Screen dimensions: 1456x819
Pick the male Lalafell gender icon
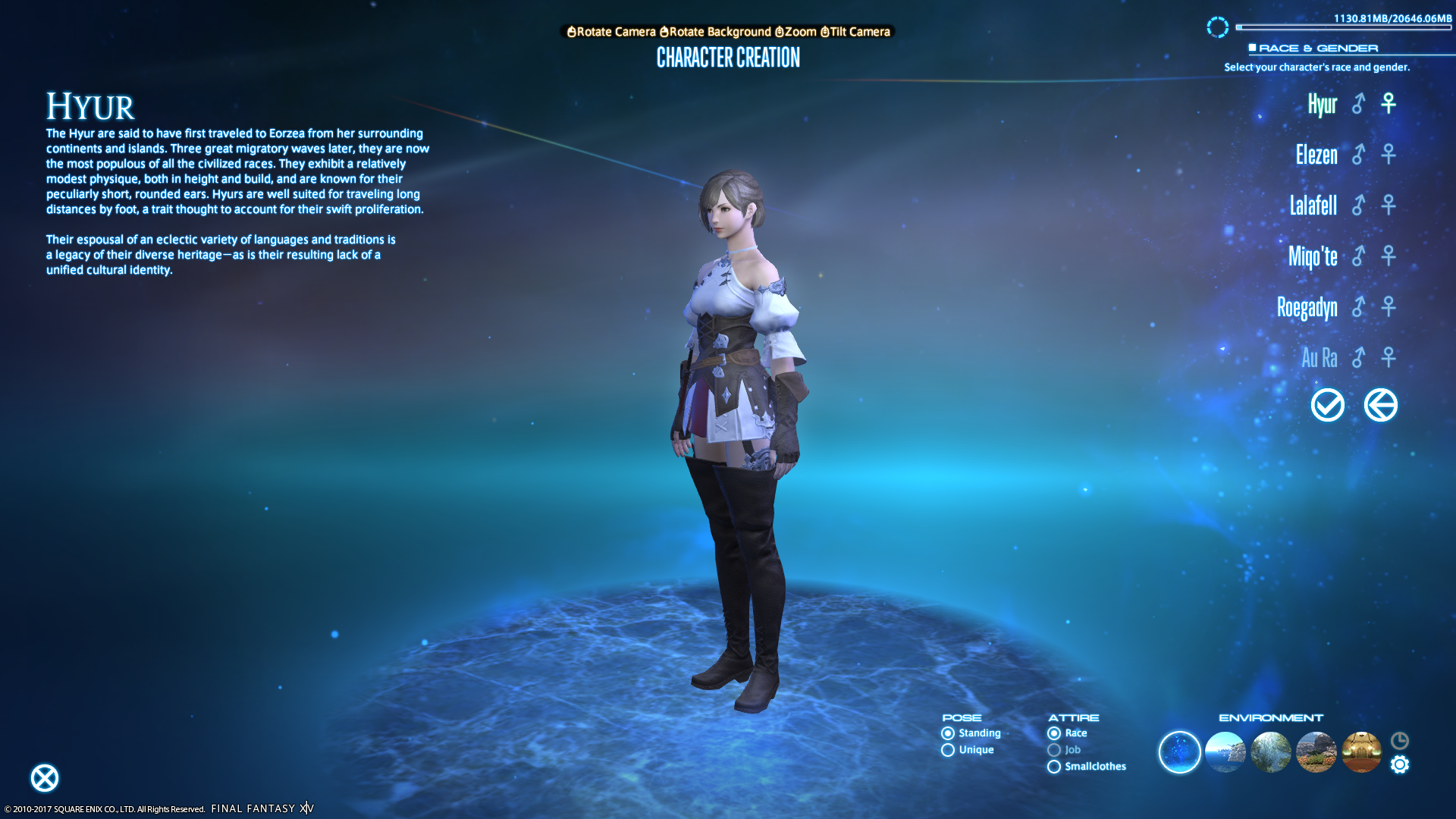coord(1358,205)
